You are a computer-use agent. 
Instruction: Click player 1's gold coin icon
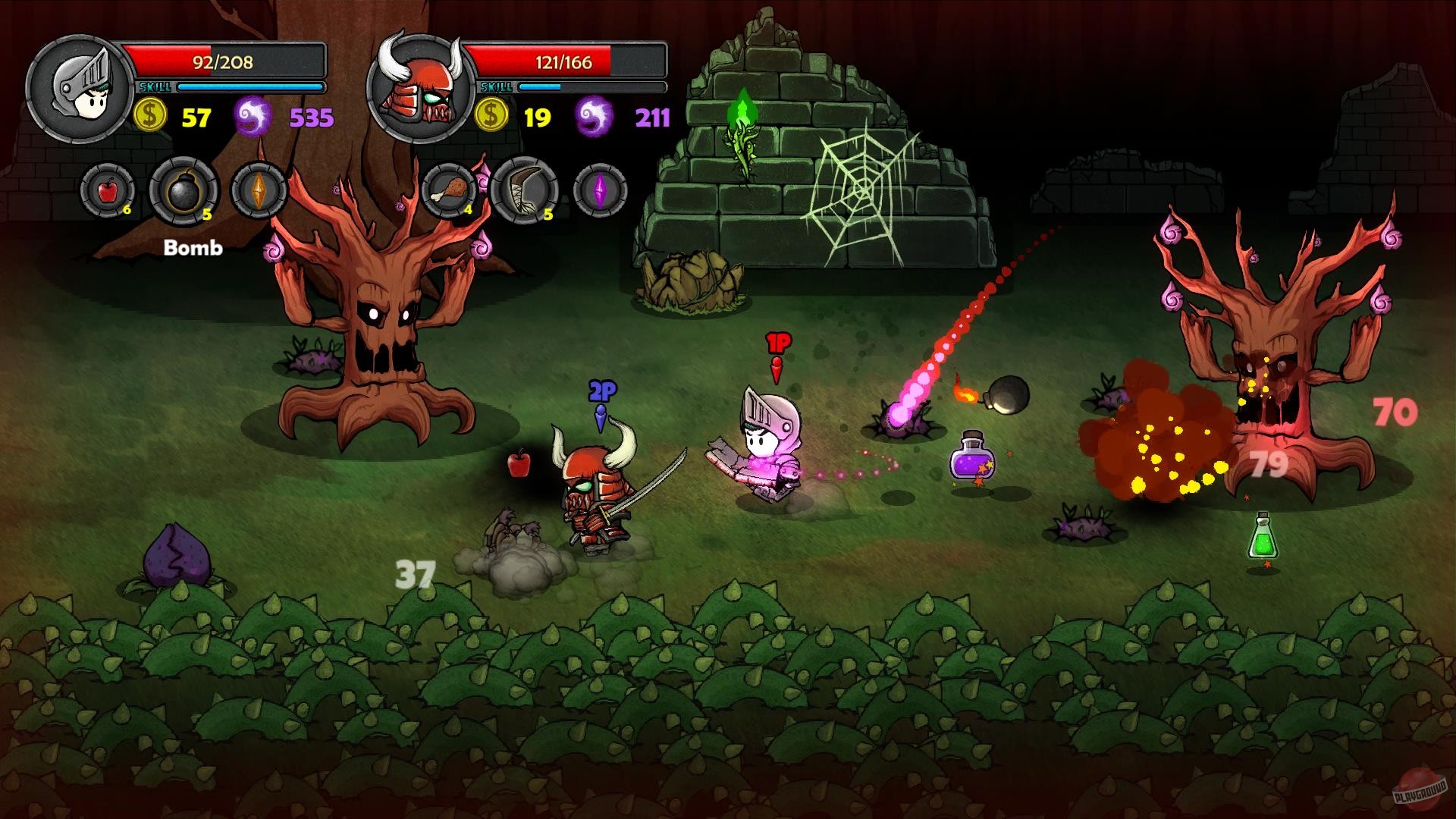[149, 115]
